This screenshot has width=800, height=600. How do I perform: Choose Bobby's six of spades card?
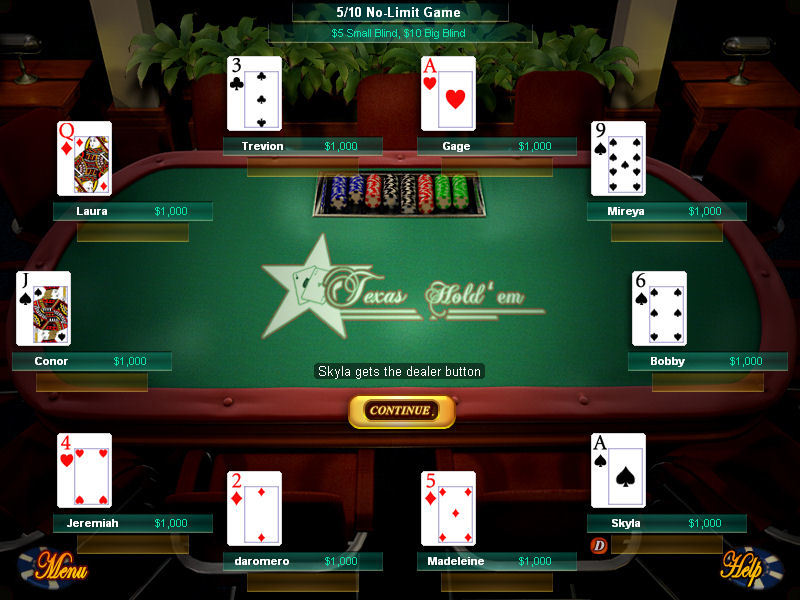point(659,308)
